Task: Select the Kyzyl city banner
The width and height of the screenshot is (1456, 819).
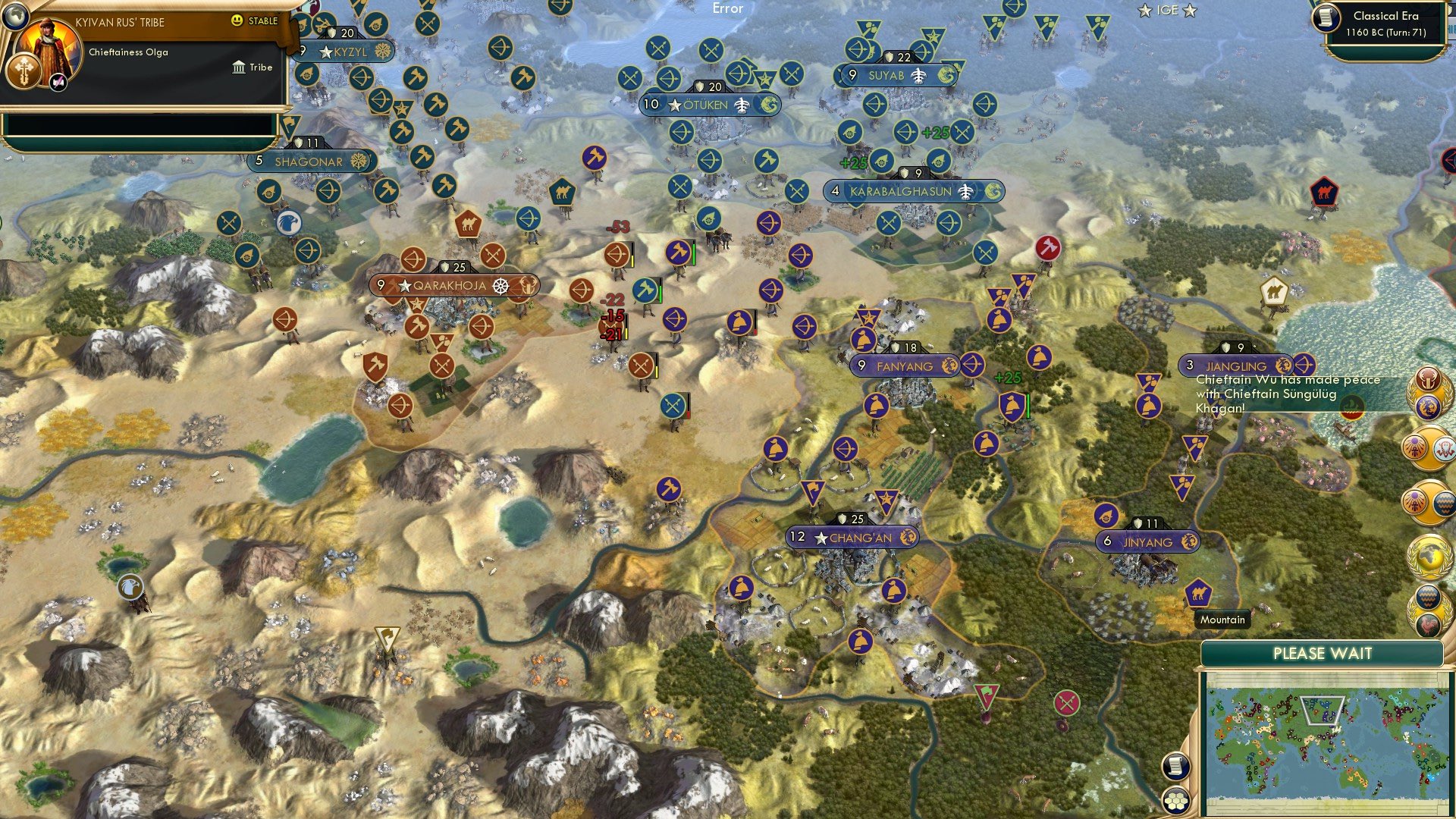Action: [x=349, y=52]
